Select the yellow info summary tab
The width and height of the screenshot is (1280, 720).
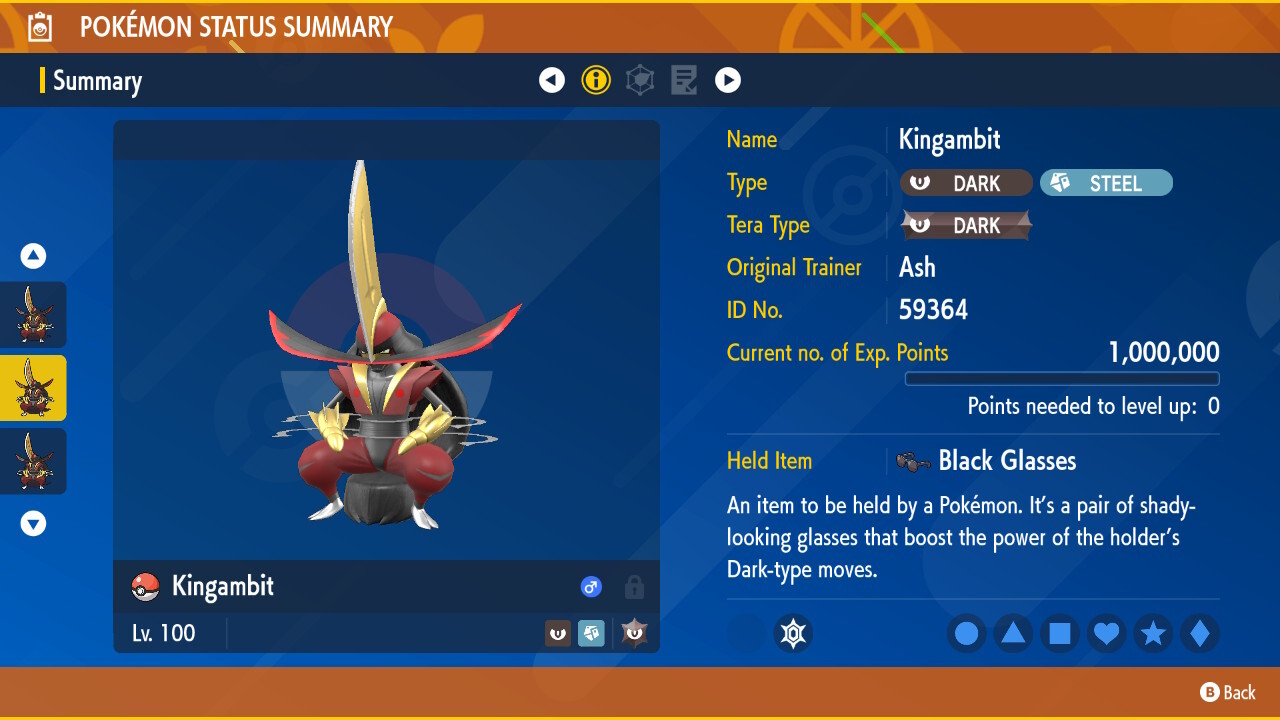tap(596, 80)
